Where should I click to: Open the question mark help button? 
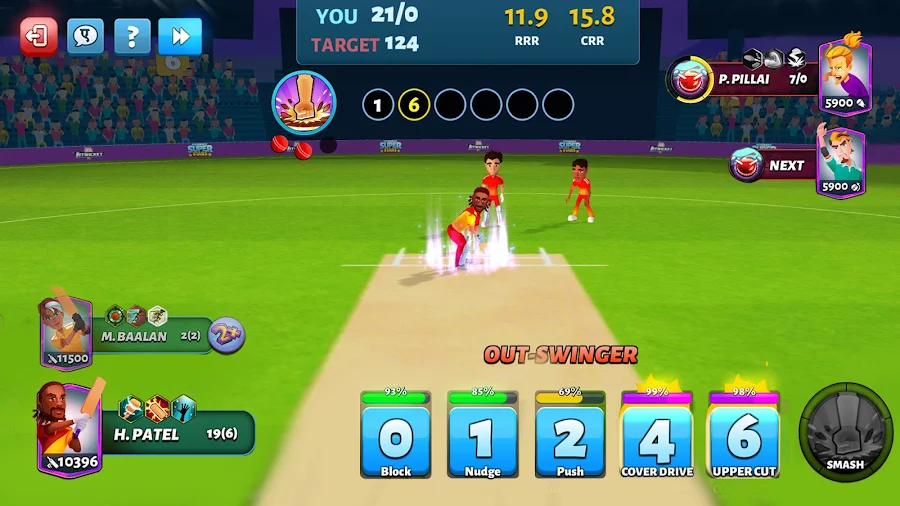point(133,37)
